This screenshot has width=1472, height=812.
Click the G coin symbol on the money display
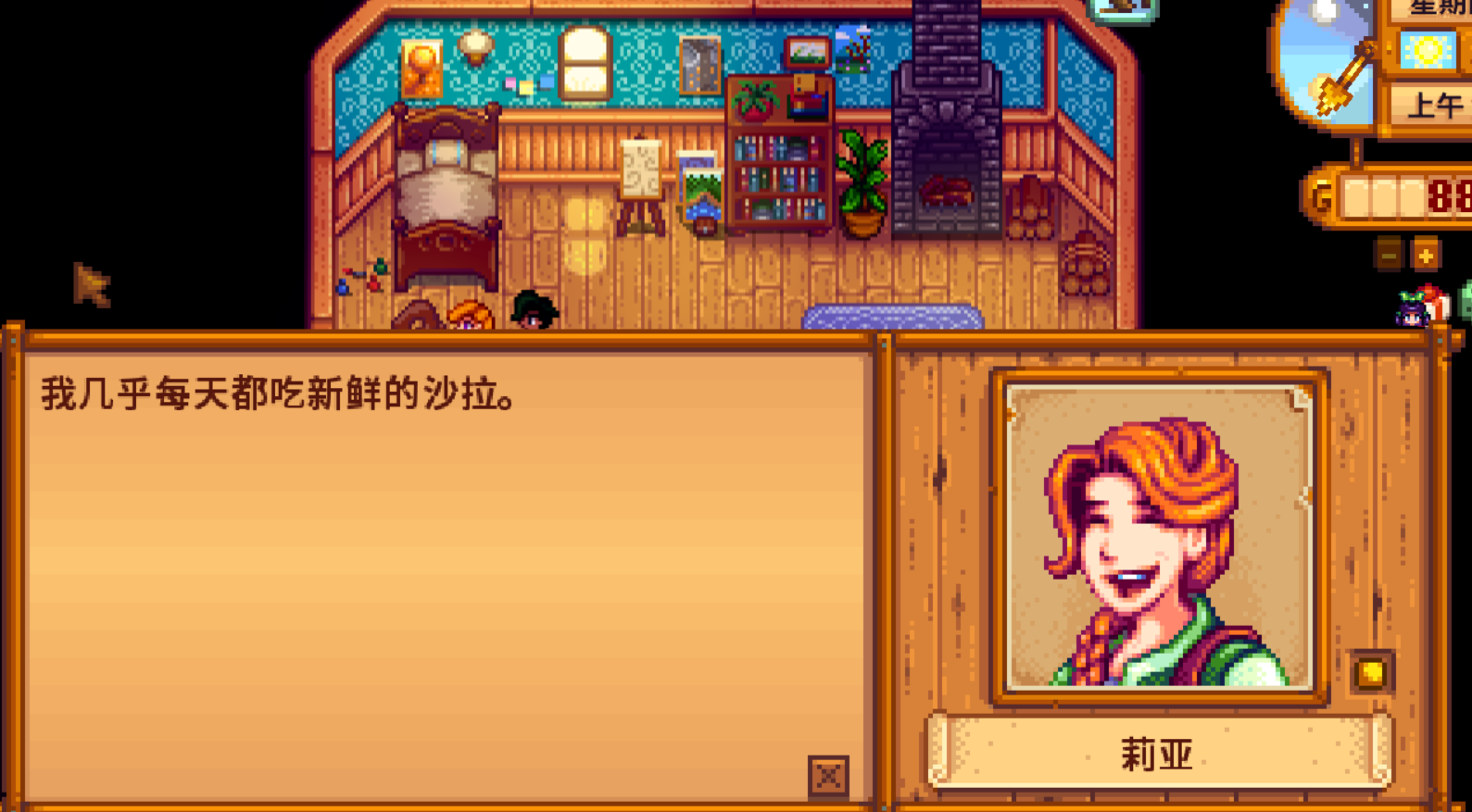1322,194
